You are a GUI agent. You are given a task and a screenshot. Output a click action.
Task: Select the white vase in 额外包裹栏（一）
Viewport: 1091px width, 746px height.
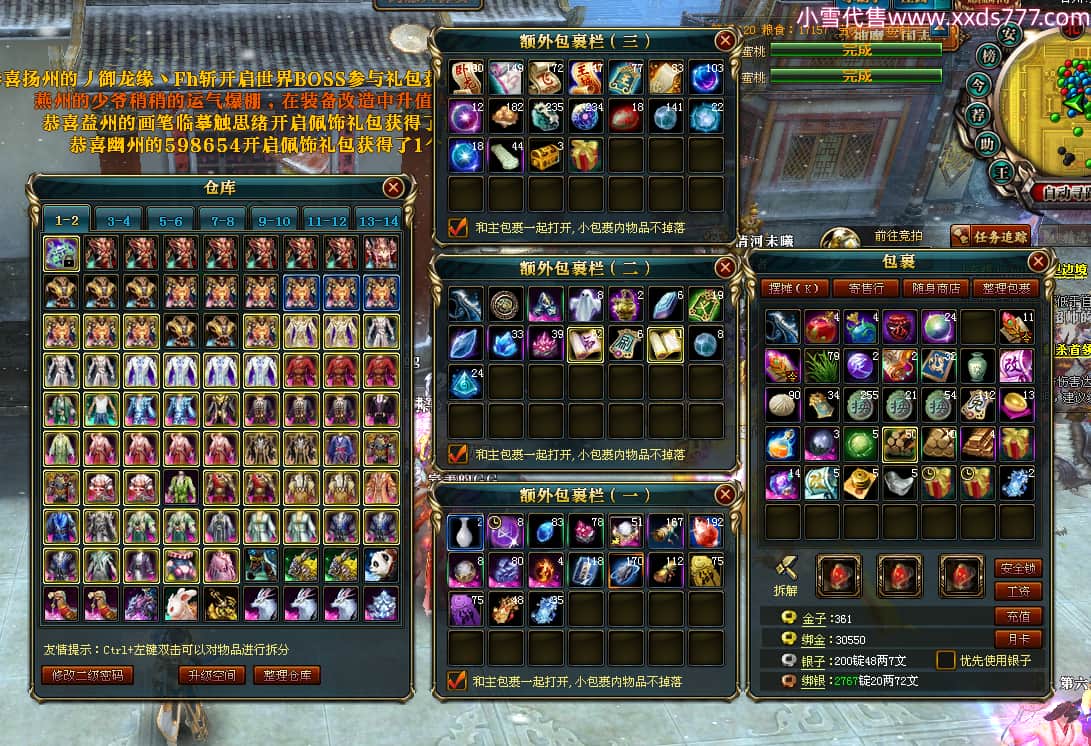[x=465, y=532]
